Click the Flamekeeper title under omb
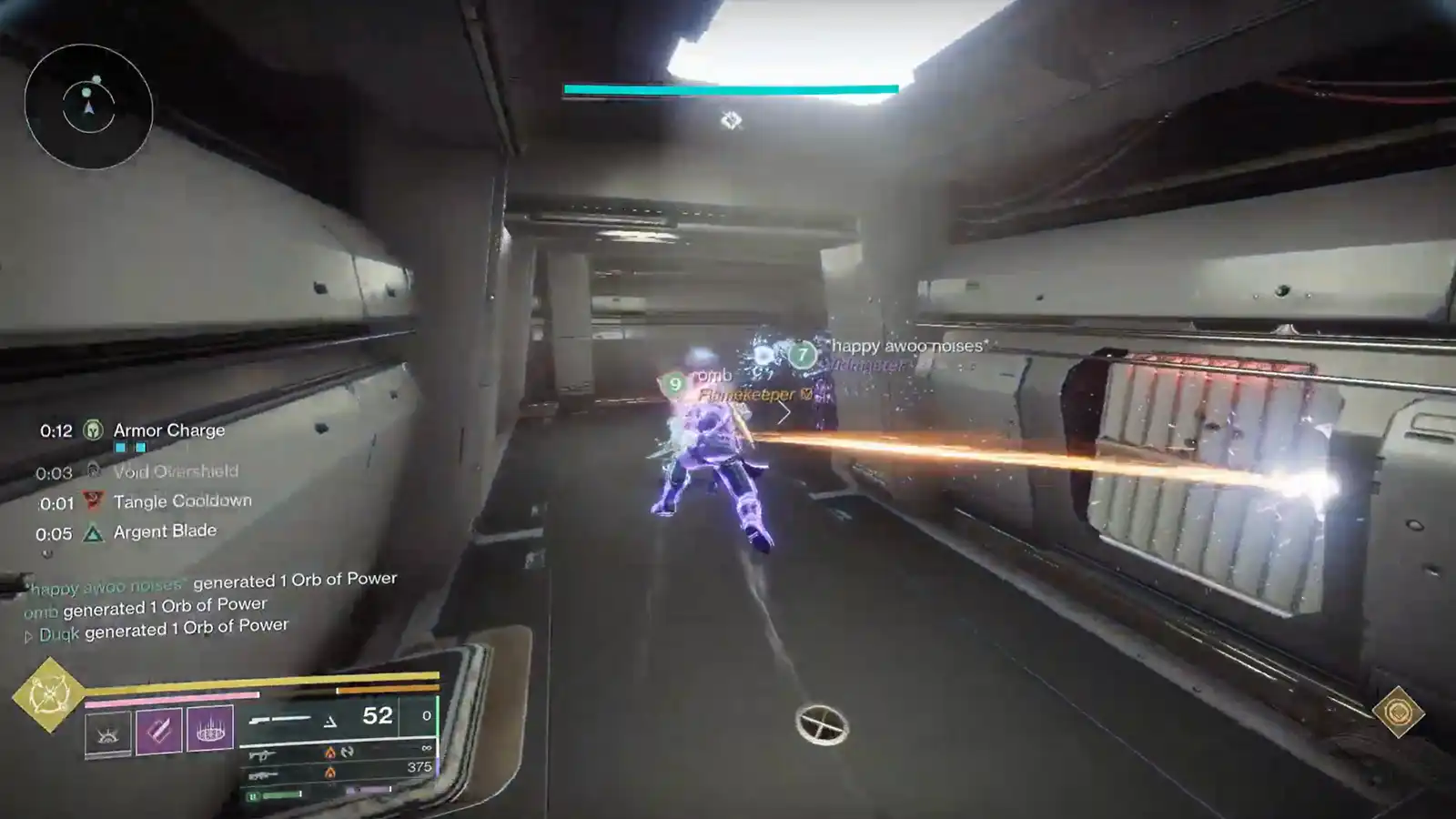 coord(746,395)
